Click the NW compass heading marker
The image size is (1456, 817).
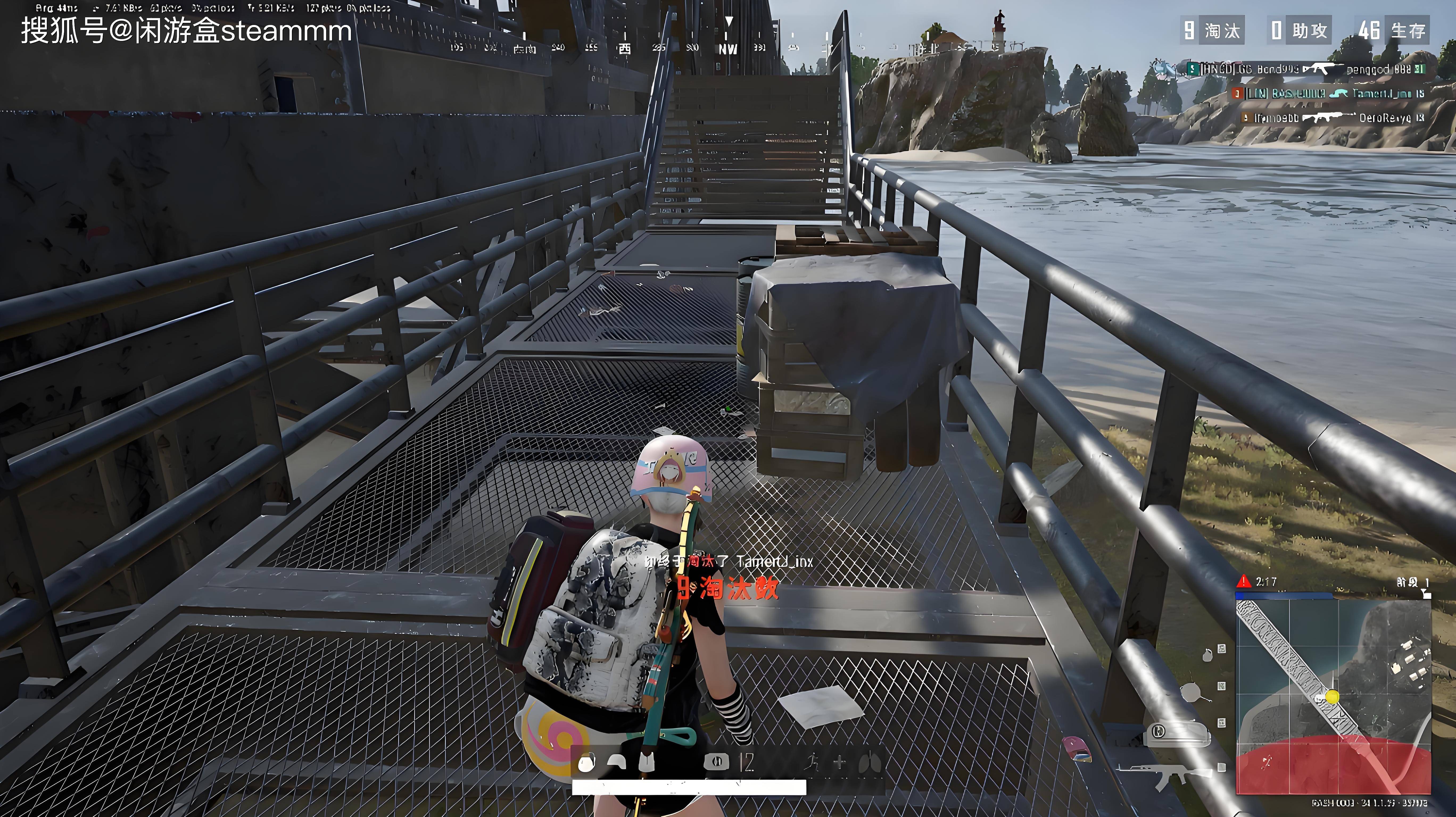(x=728, y=49)
